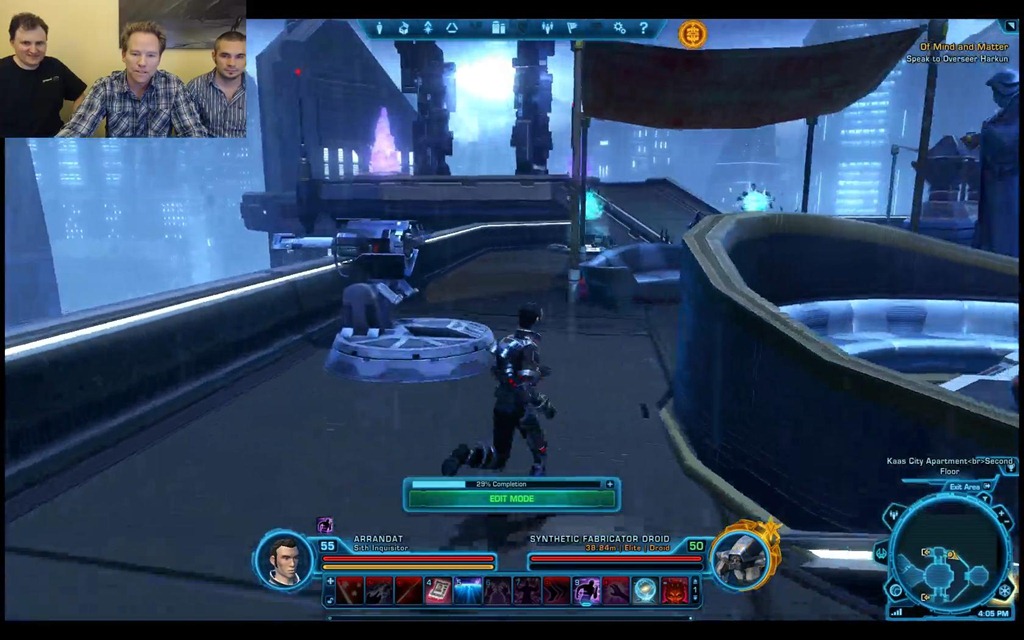Use the glowing blue orb ability
The image size is (1024, 640).
pyautogui.click(x=645, y=591)
